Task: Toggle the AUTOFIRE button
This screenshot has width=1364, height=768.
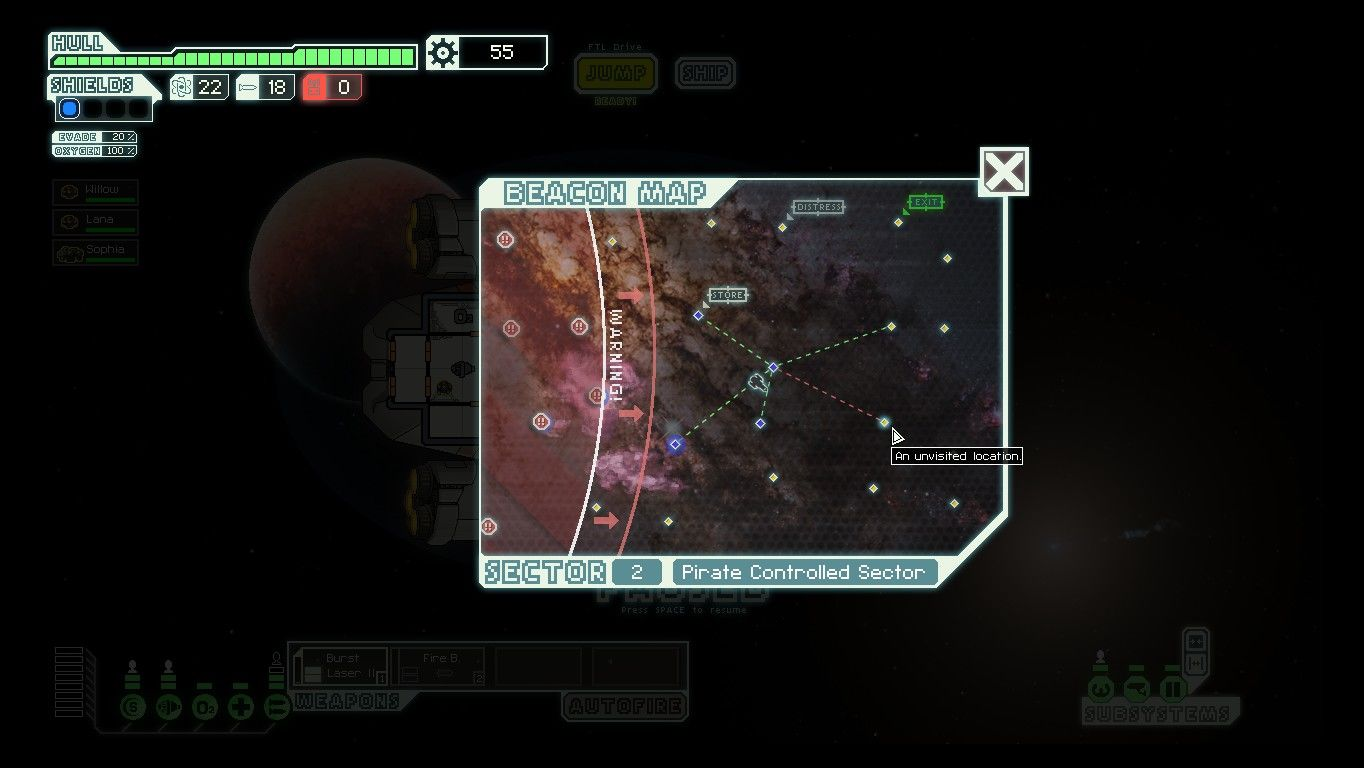Action: point(625,707)
